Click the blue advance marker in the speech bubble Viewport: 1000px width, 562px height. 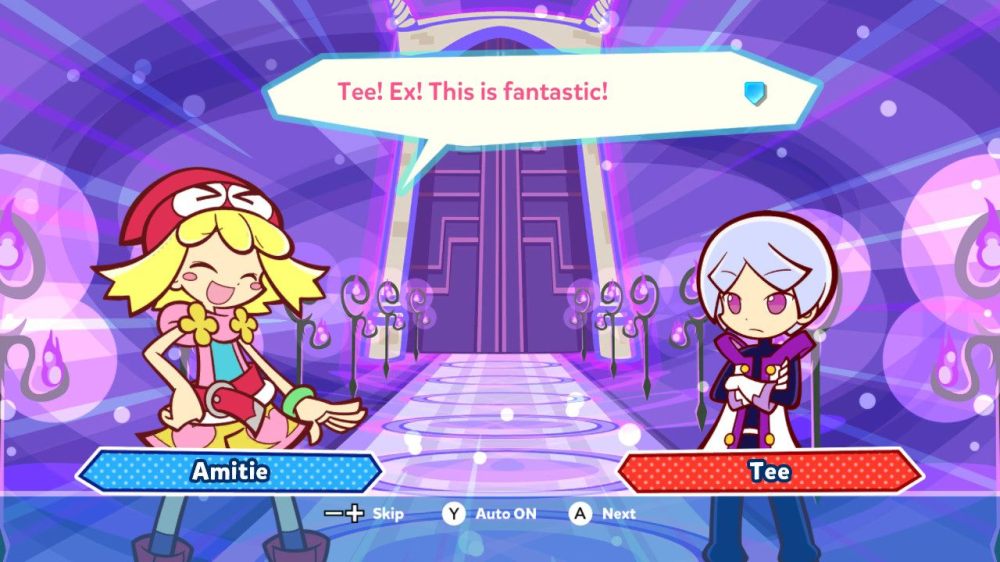[754, 93]
